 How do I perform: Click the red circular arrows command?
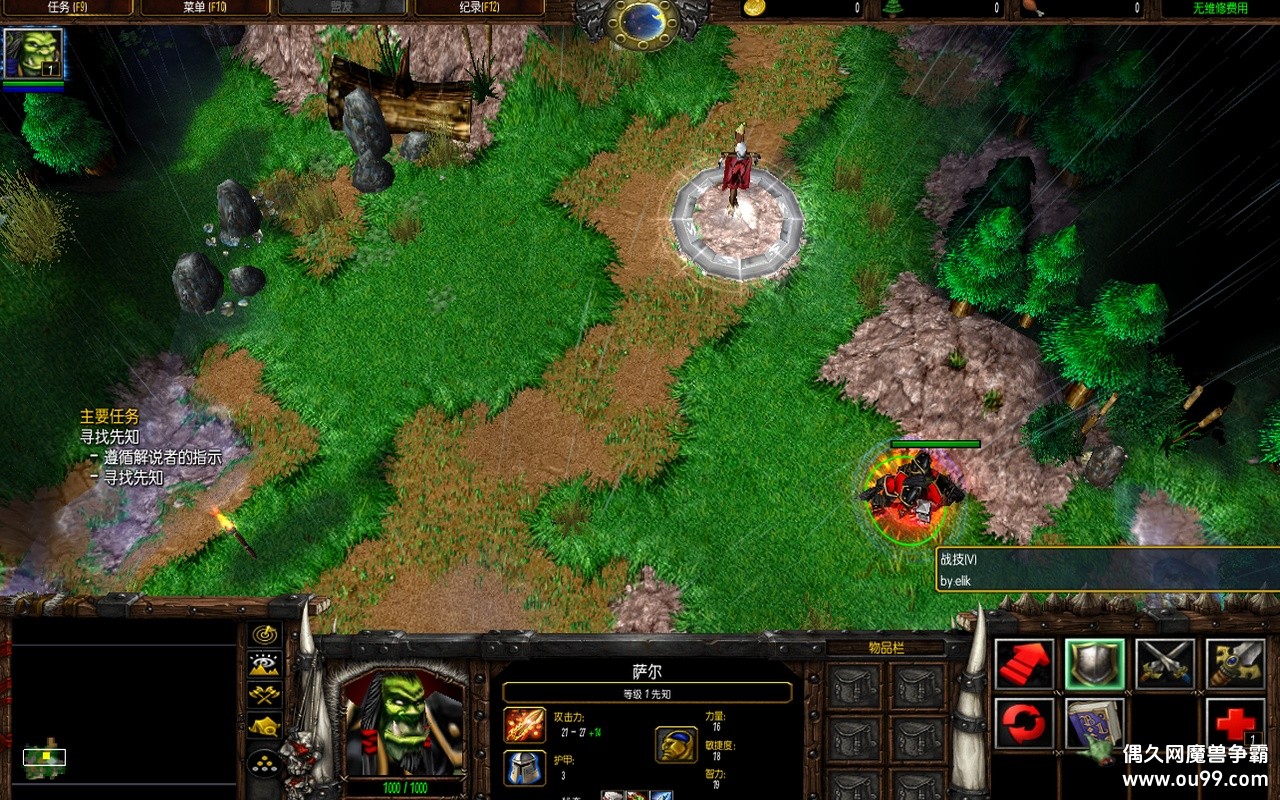tap(1024, 723)
